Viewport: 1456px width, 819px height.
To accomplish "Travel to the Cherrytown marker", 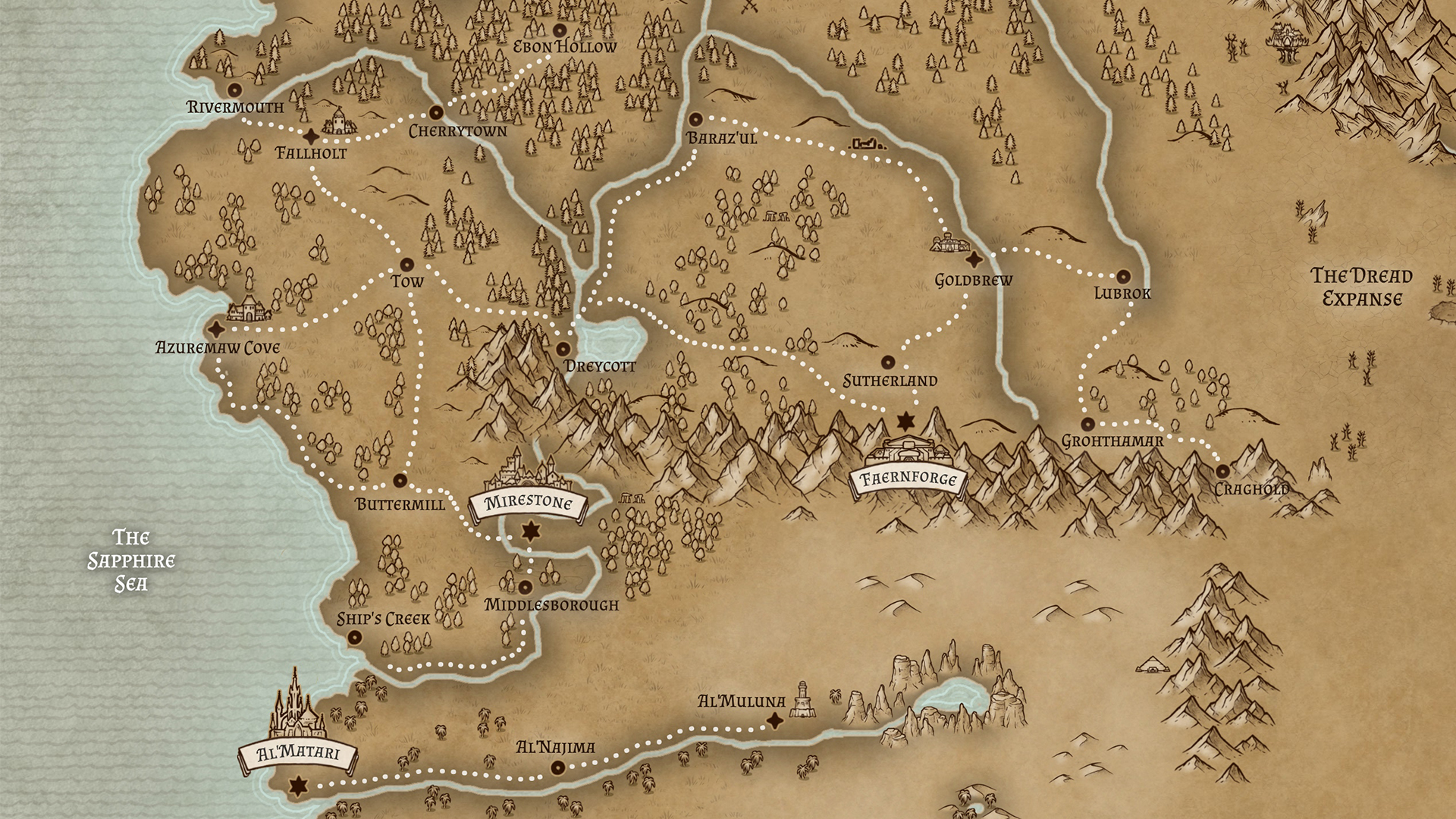I will pos(436,113).
